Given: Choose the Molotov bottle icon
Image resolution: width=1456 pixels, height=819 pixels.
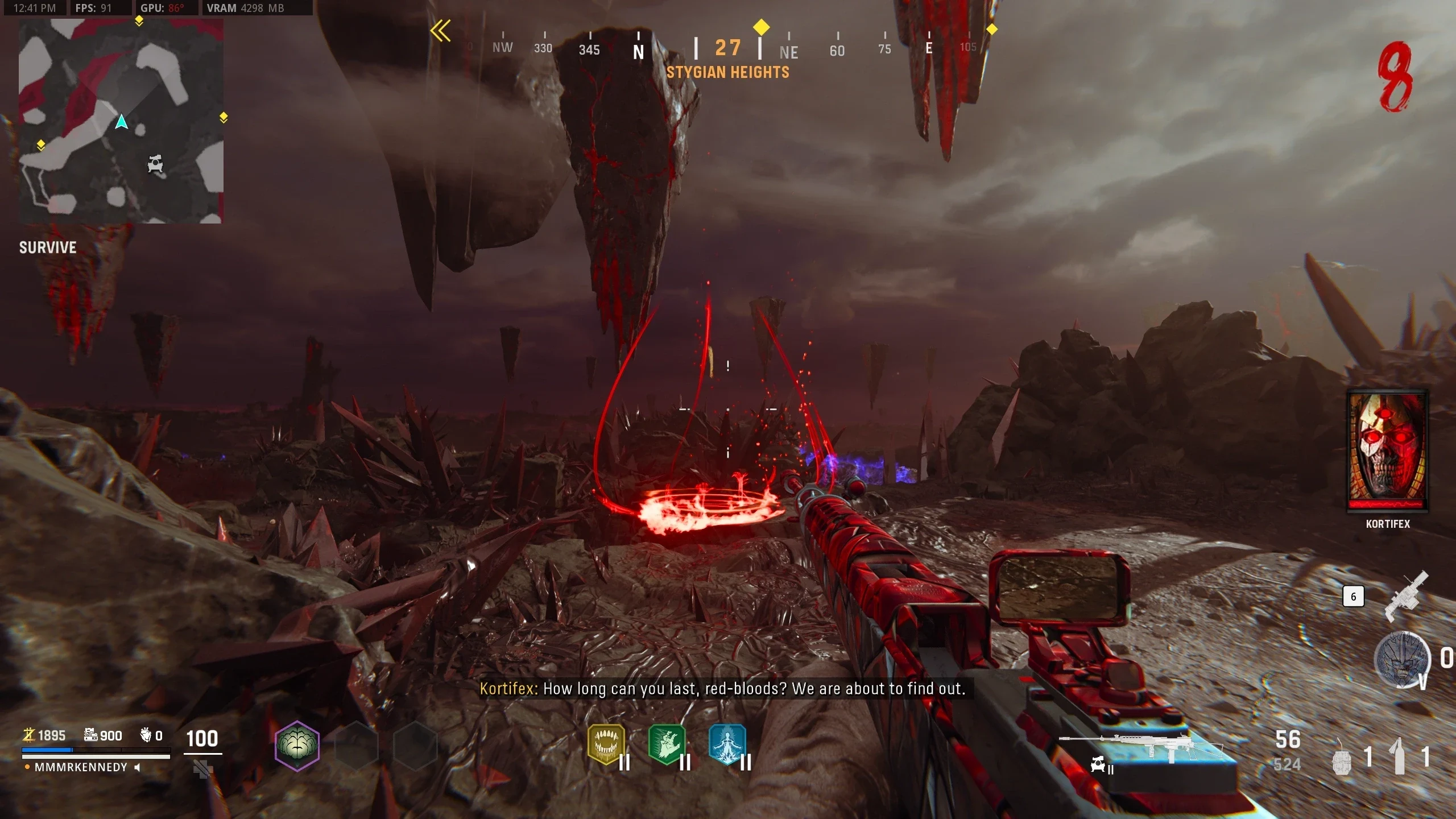Looking at the screenshot, I should (x=1399, y=756).
